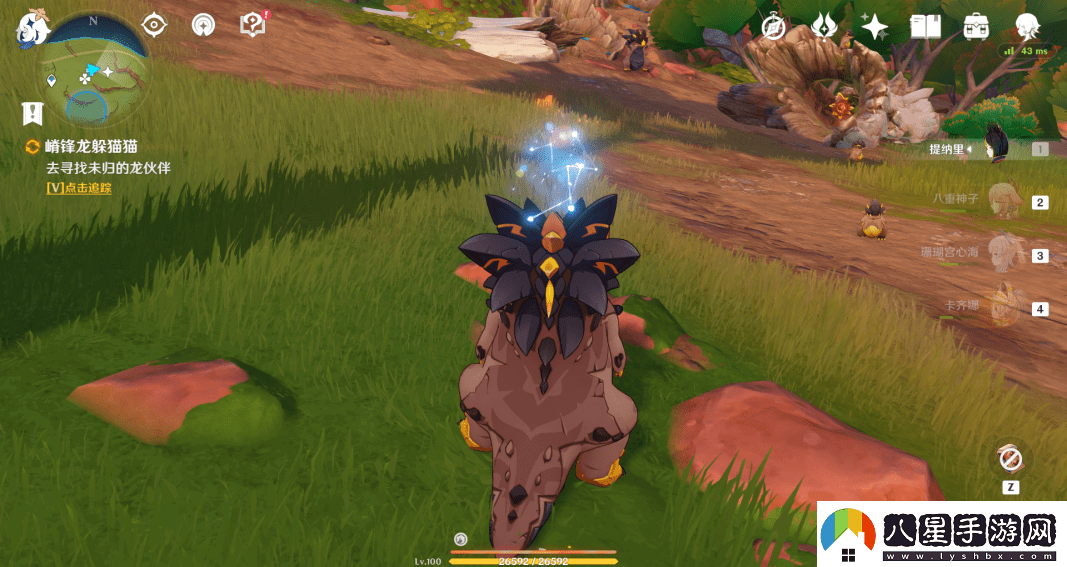Open the winged battle pass icon
Viewport: 1067px width, 567px height.
click(x=824, y=26)
